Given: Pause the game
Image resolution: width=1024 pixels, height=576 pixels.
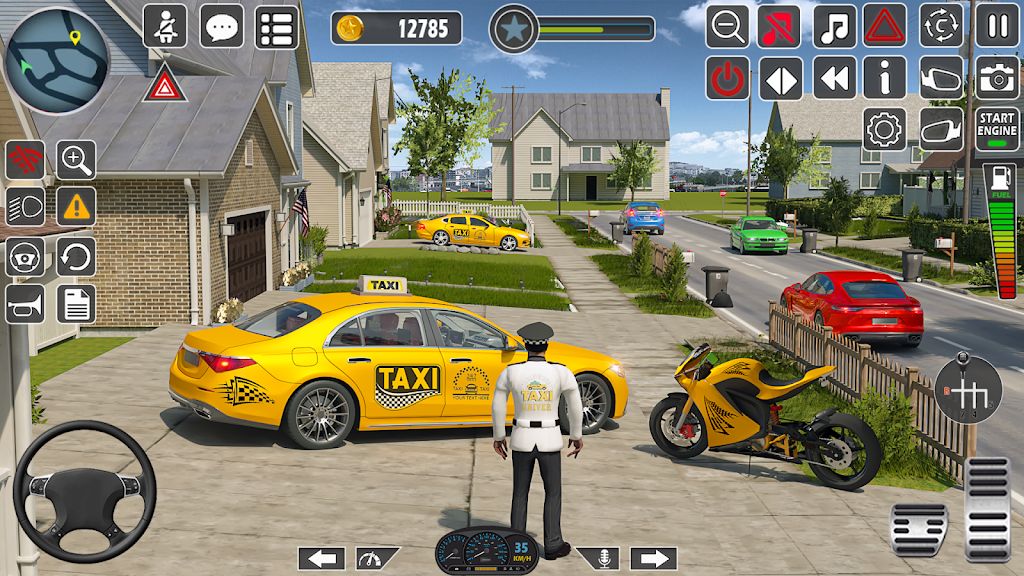Looking at the screenshot, I should tap(997, 26).
